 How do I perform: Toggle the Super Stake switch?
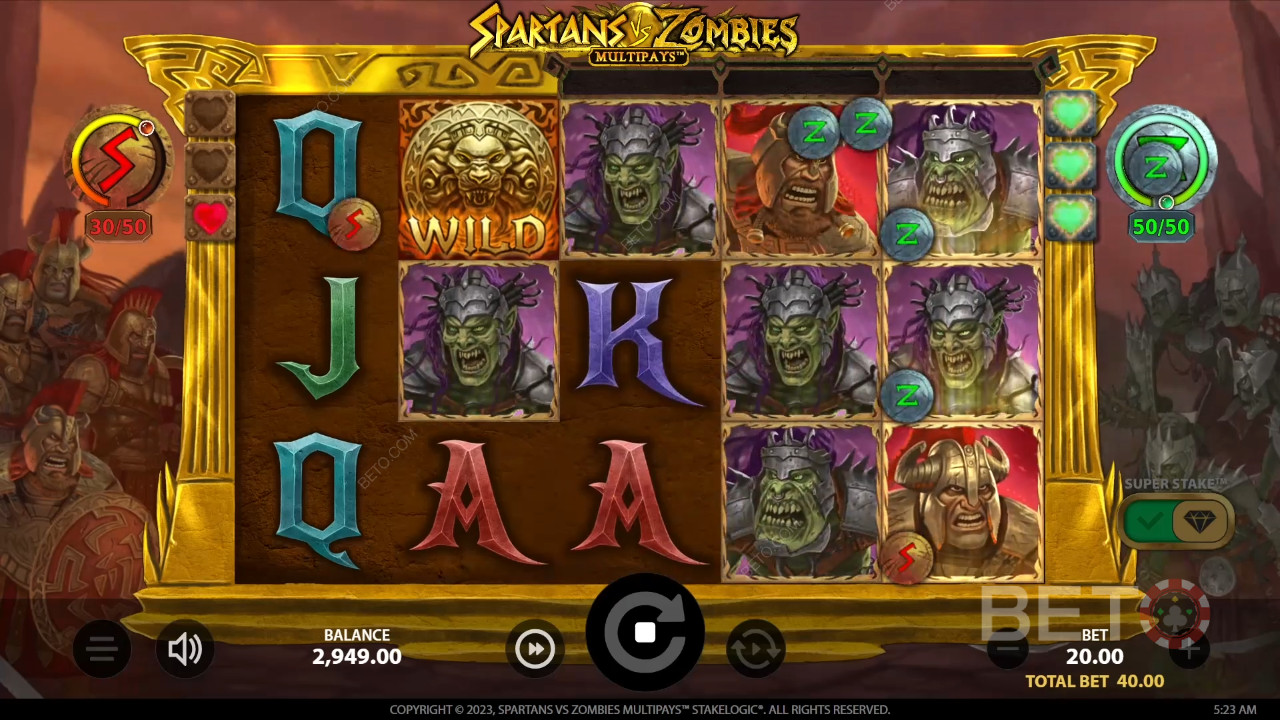pos(1175,520)
